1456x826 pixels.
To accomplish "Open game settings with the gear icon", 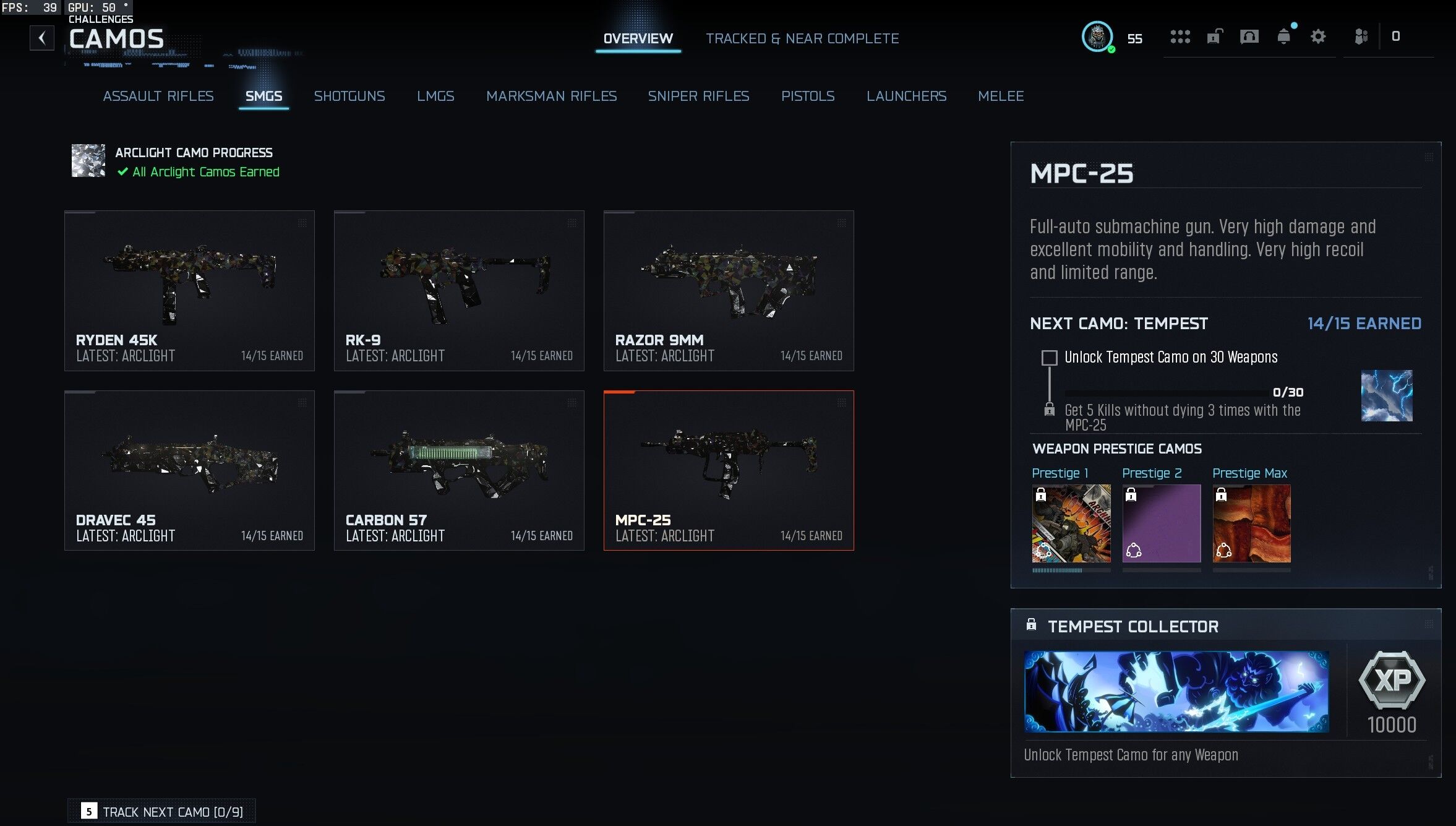I will (x=1318, y=37).
